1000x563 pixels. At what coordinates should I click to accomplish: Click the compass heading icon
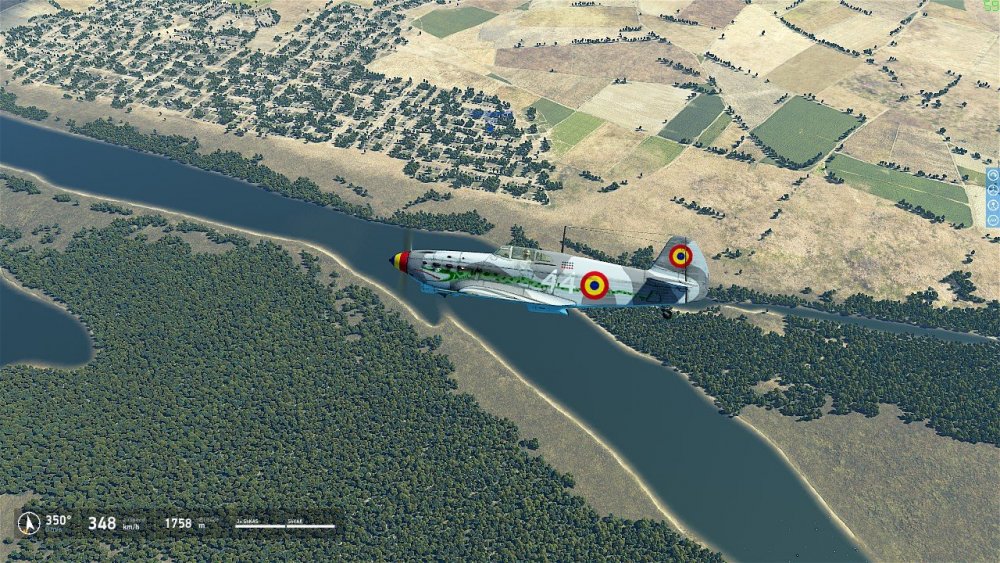[29, 523]
